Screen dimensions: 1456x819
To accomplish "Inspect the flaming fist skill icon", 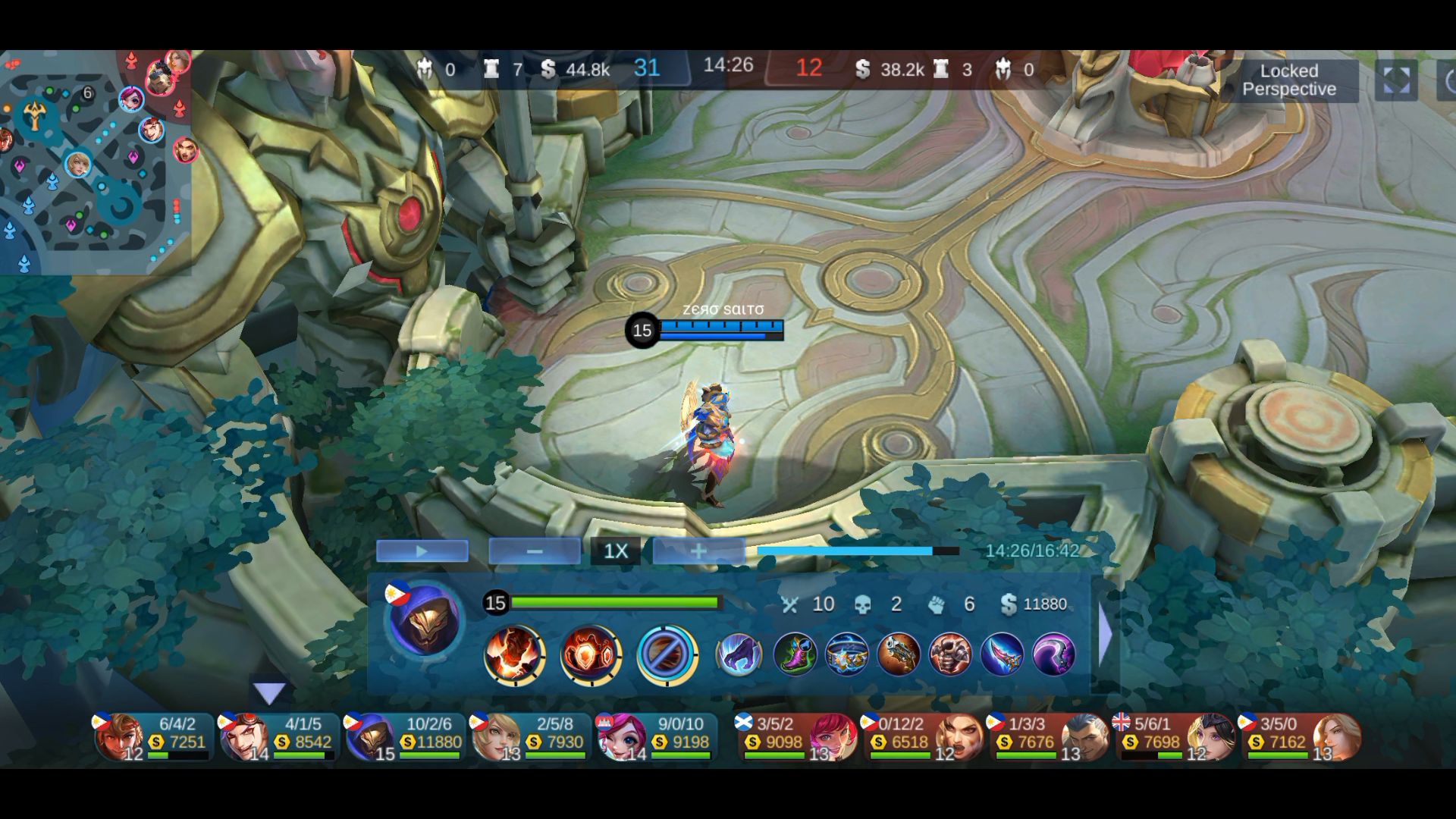I will (514, 654).
